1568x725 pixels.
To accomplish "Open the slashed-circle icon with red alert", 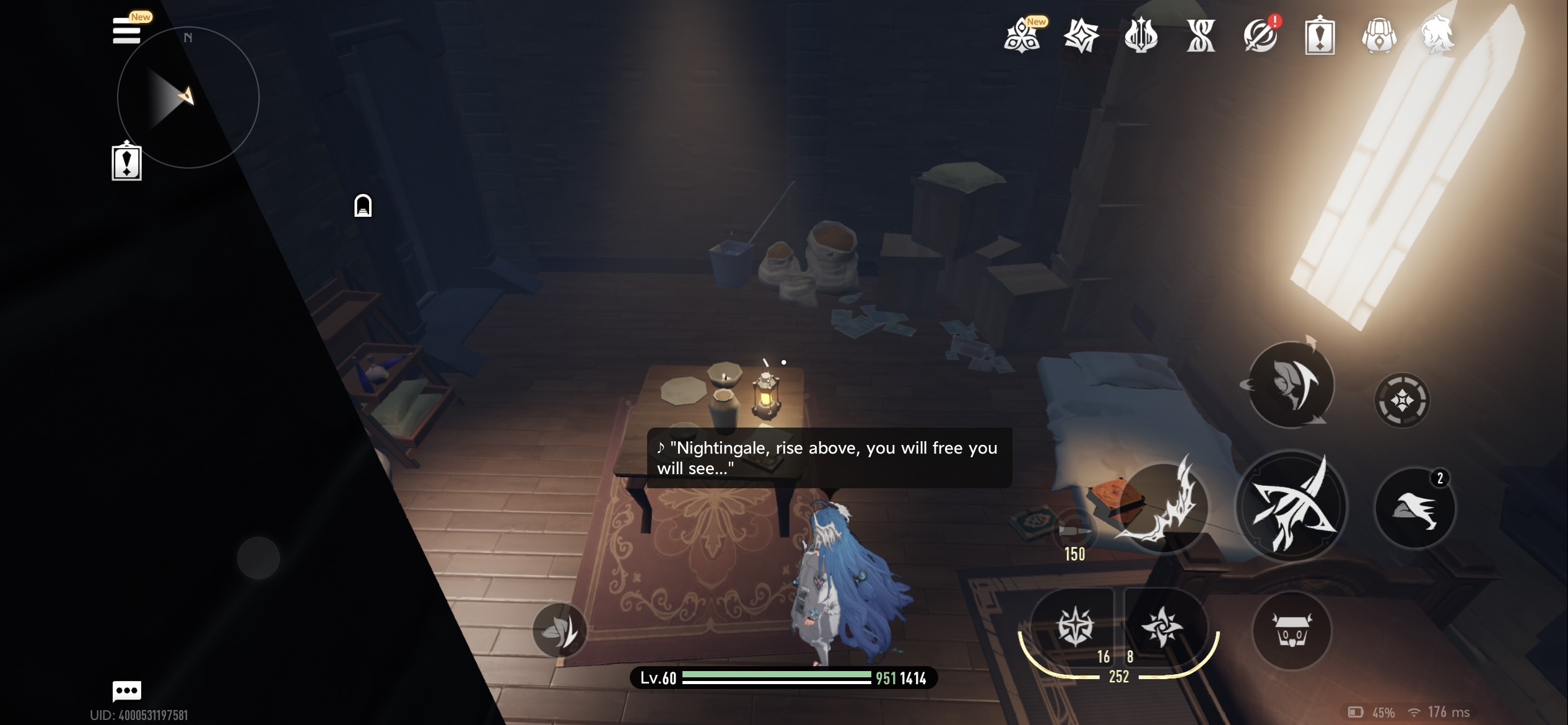I will coord(1260,36).
